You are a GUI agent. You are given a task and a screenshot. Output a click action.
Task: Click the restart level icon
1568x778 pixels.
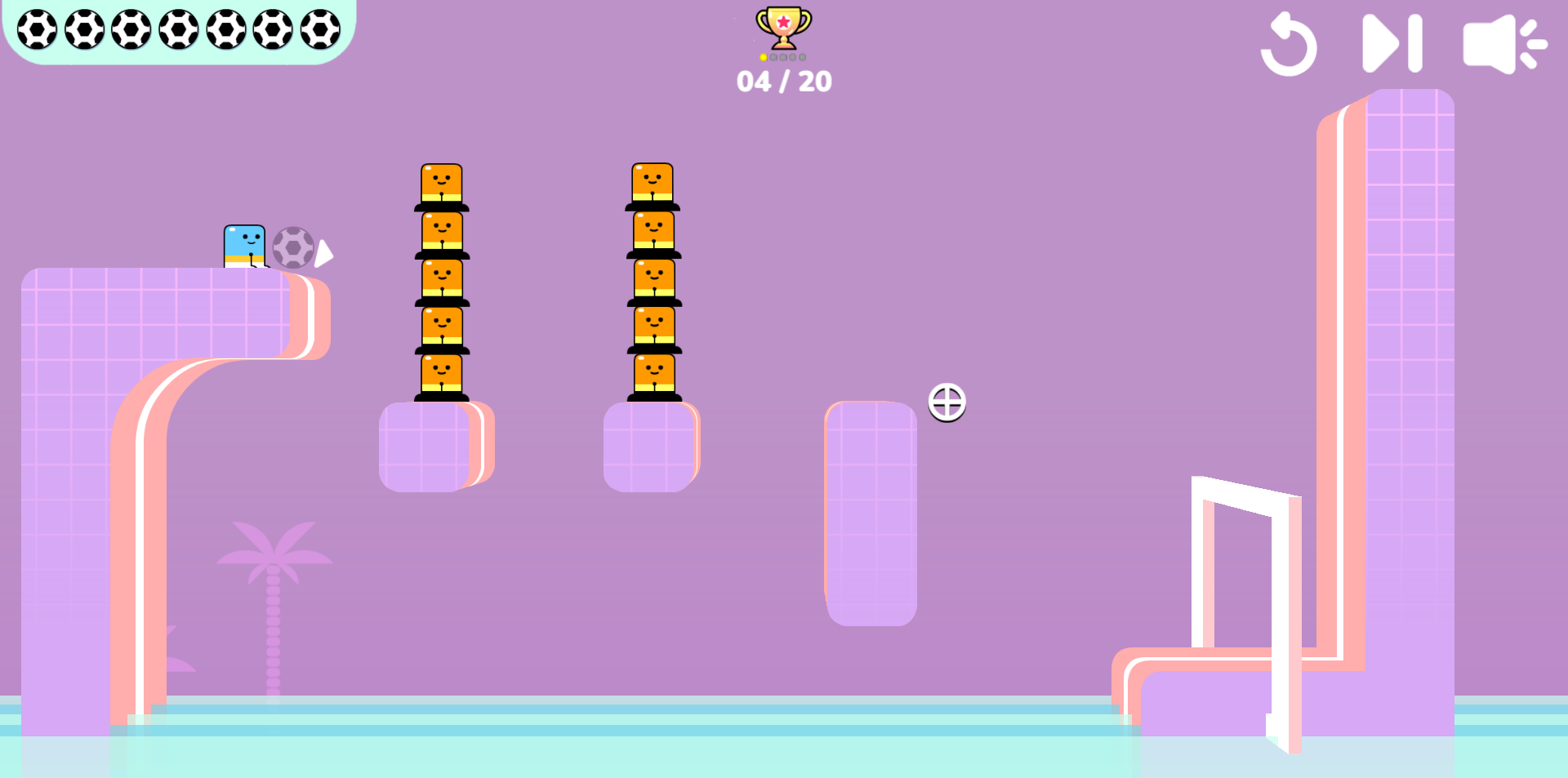(1290, 45)
